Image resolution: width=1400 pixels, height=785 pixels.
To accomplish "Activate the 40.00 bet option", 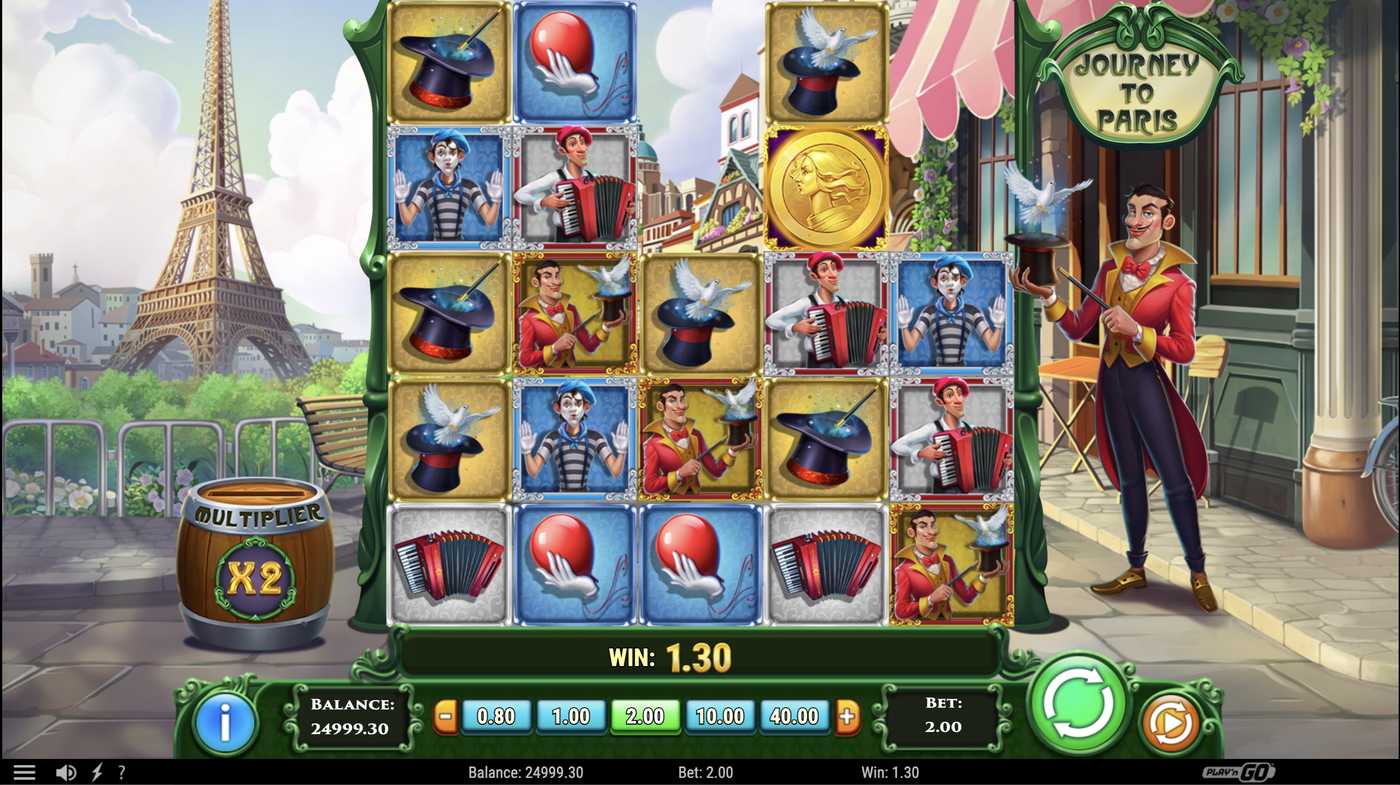I will pos(794,716).
